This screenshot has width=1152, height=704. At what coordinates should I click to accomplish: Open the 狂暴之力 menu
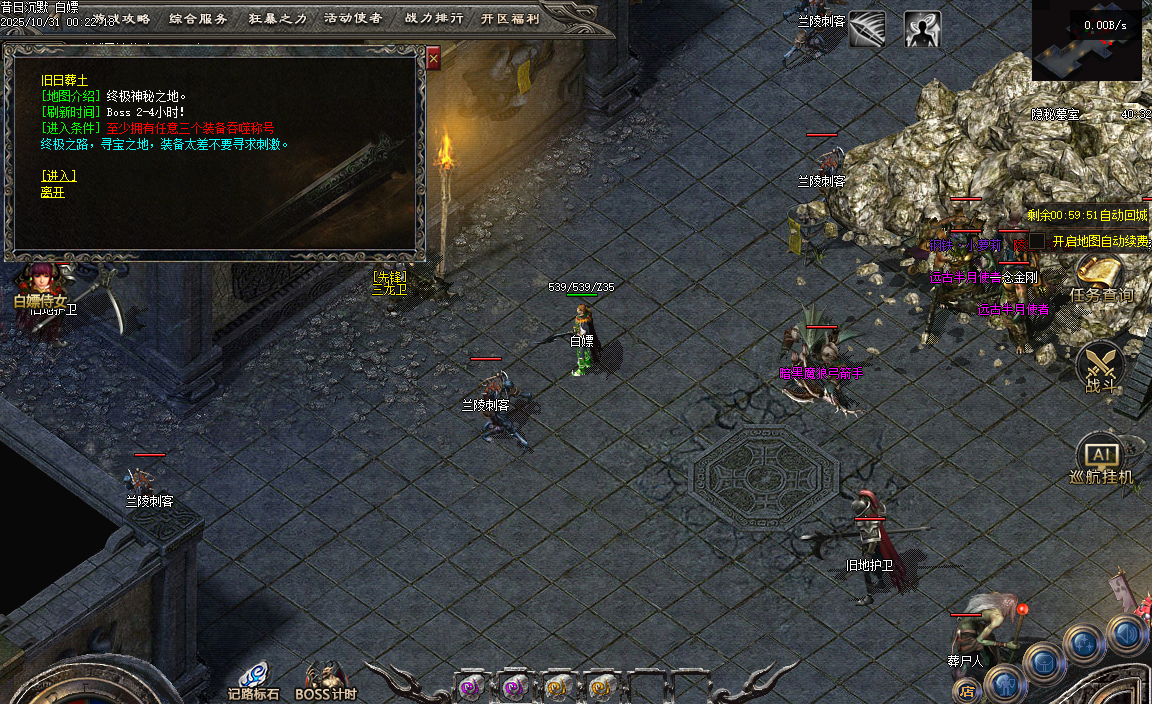[x=277, y=19]
